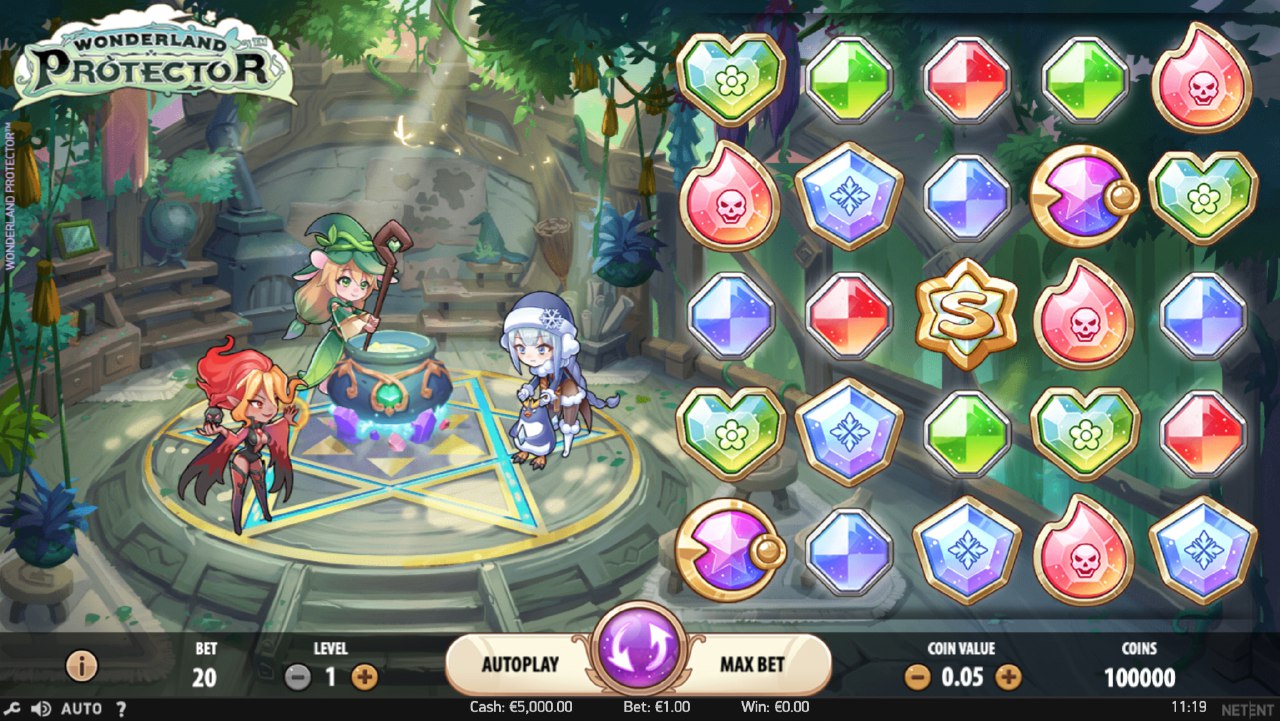Open game settings with the wrench icon

(13, 709)
